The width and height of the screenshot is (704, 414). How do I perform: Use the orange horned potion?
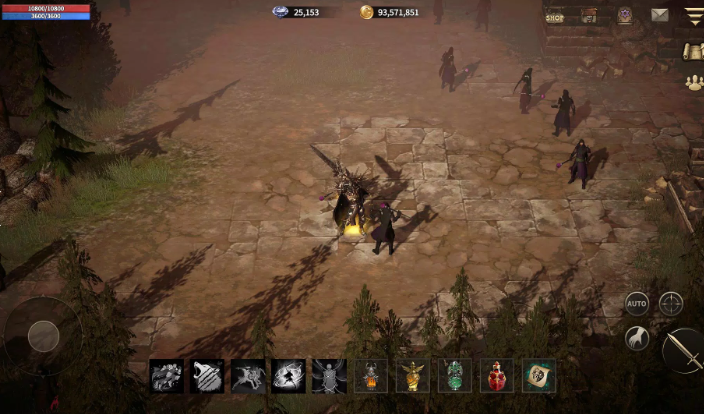pyautogui.click(x=371, y=376)
